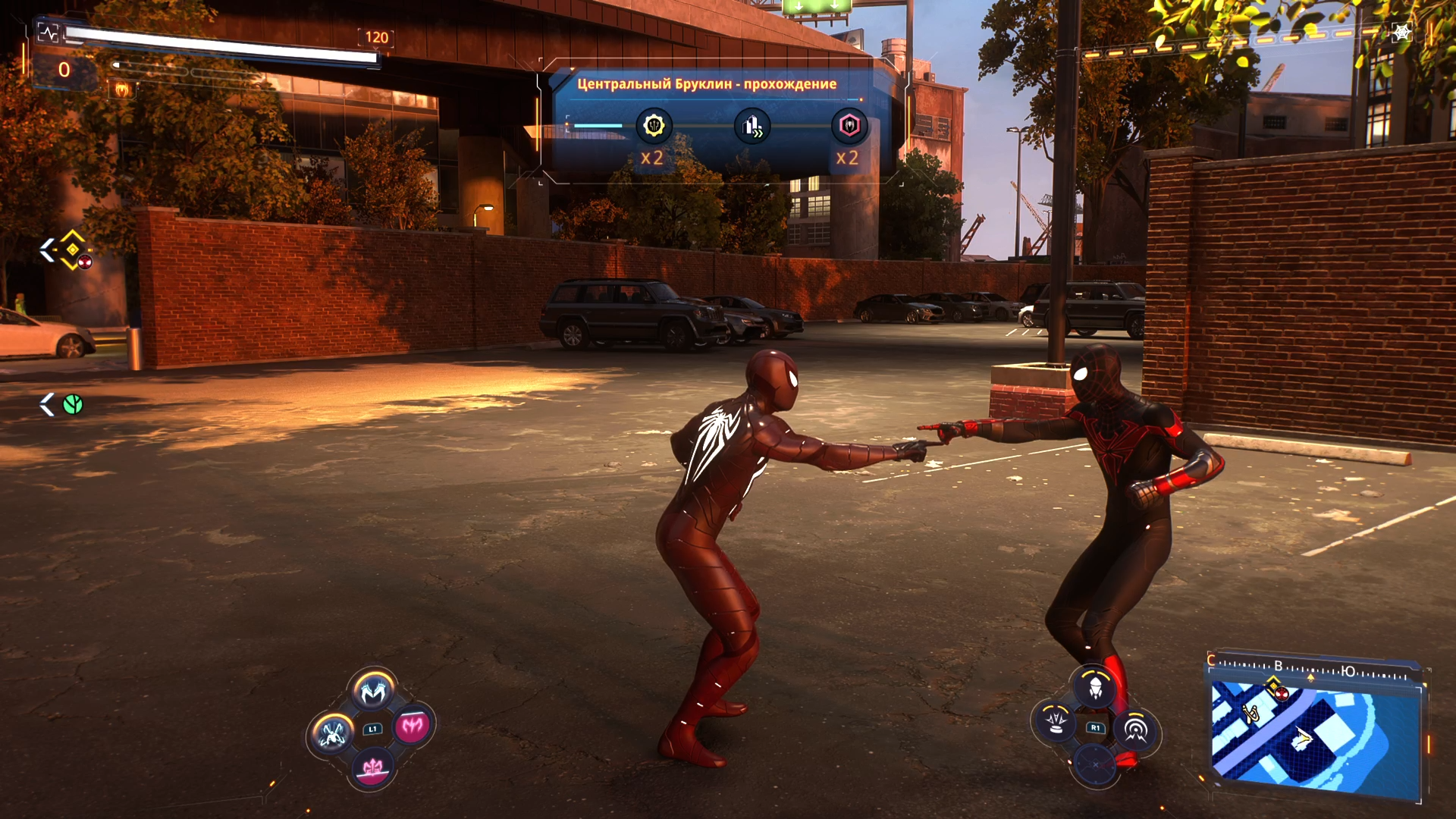
Task: Trigger the bottom pink upward-arrow ability
Action: tap(372, 768)
